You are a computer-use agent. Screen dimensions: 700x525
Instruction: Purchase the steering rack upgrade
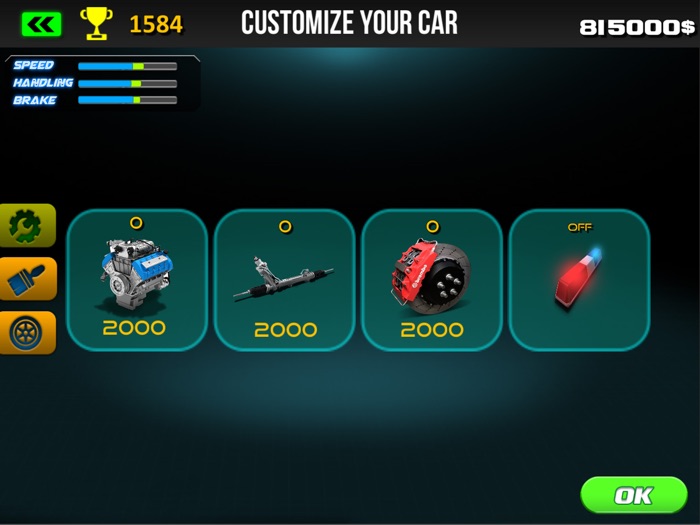[x=284, y=280]
